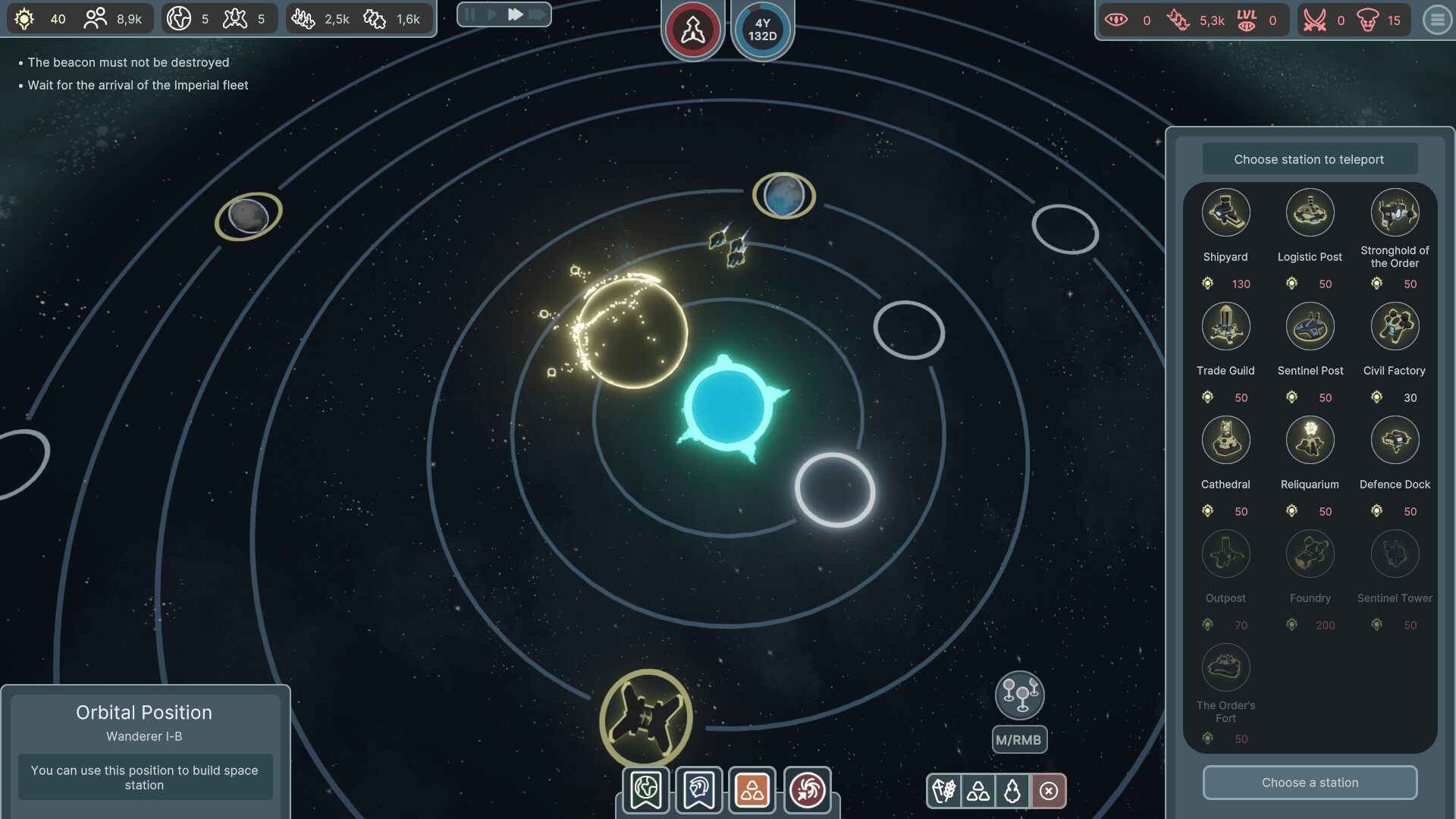Open the blue helmet banner panel
The height and width of the screenshot is (819, 1456).
tap(699, 790)
